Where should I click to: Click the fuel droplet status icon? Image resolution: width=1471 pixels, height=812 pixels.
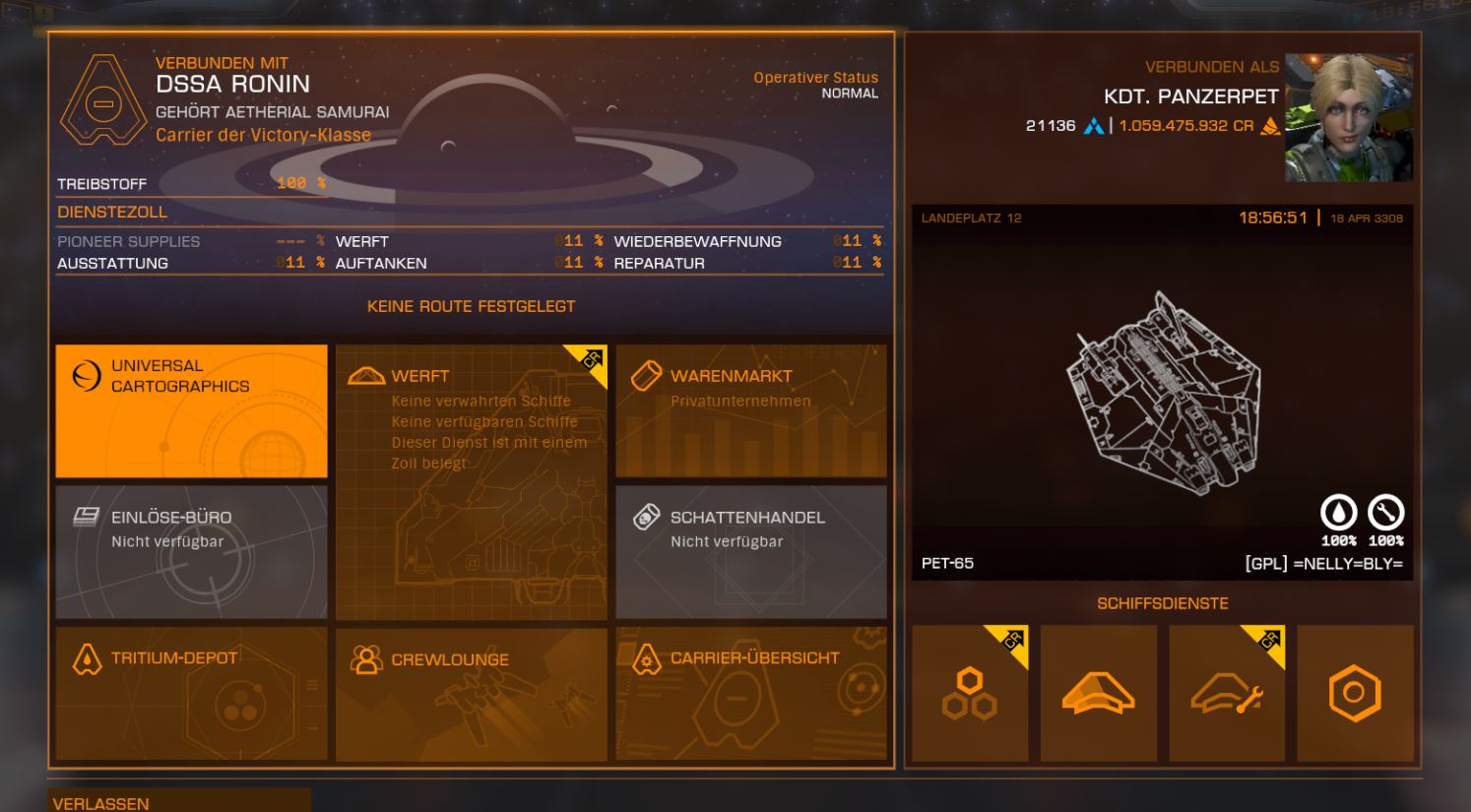point(1338,513)
